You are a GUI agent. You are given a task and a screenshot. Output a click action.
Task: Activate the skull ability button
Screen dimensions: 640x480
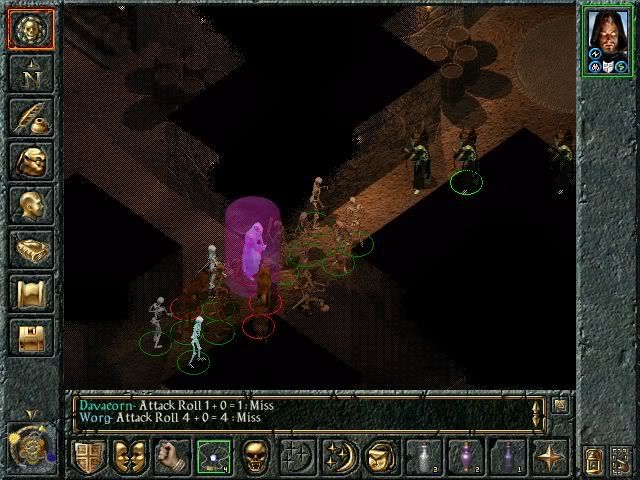click(256, 457)
